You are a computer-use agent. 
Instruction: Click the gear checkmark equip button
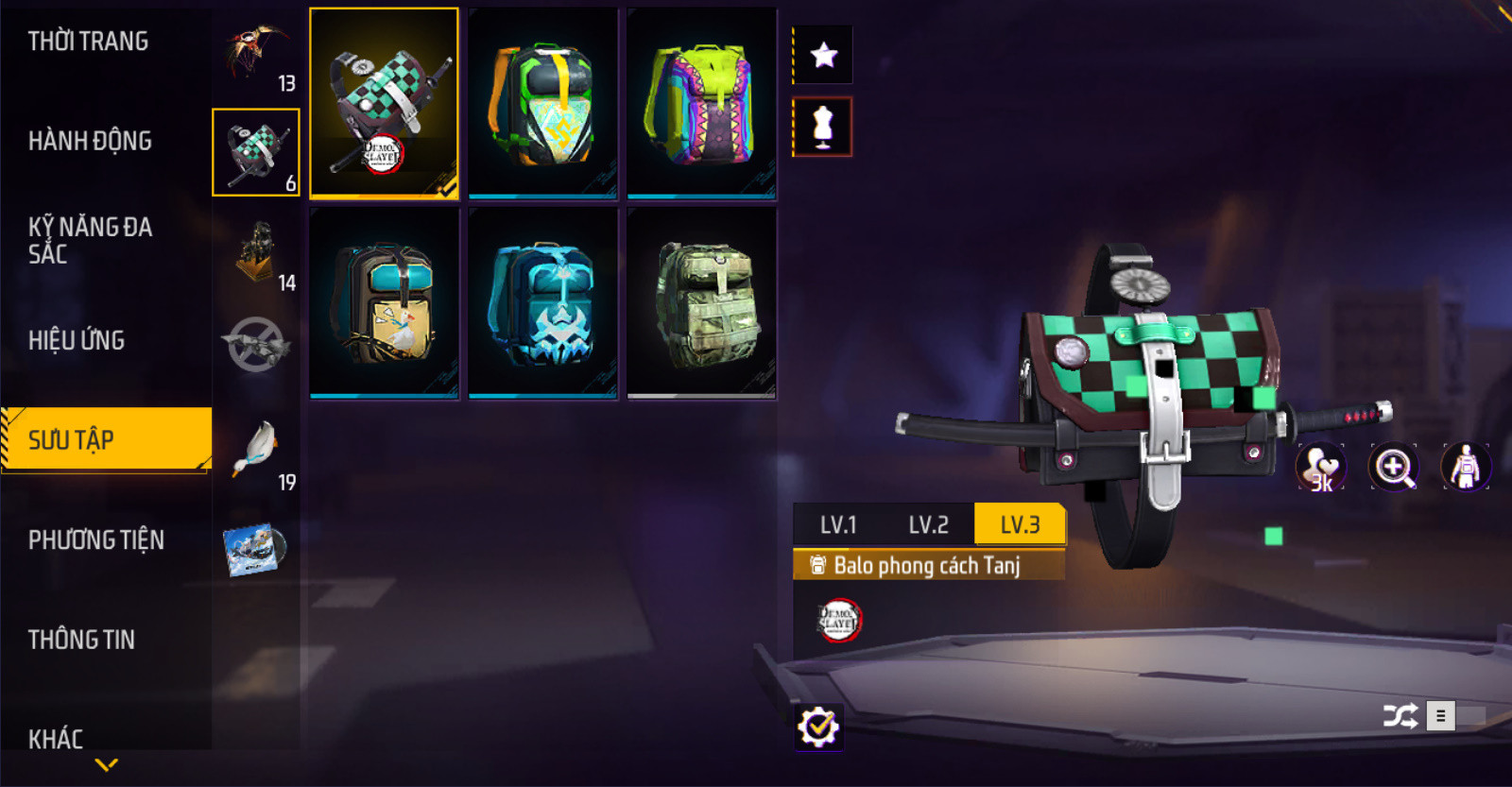pos(818,727)
